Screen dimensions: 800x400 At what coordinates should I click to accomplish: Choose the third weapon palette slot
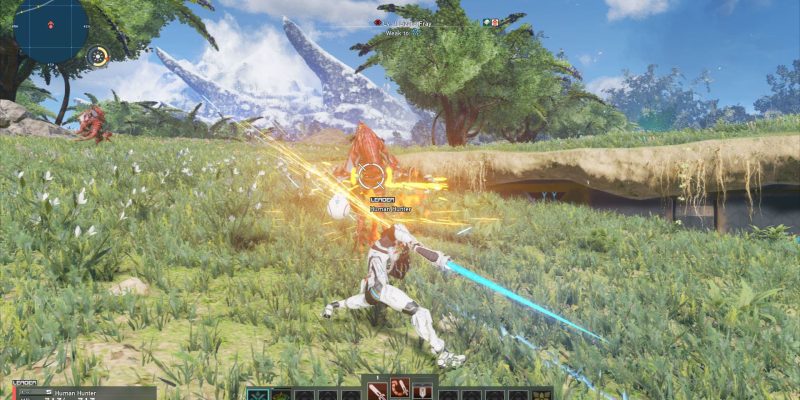point(423,391)
